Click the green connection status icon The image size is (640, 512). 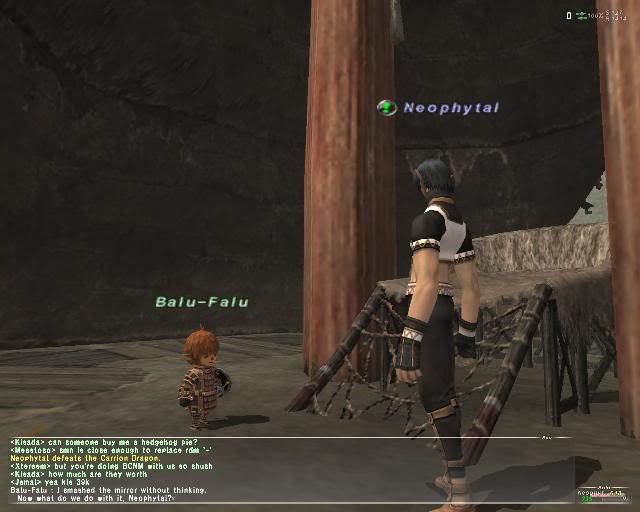581,15
